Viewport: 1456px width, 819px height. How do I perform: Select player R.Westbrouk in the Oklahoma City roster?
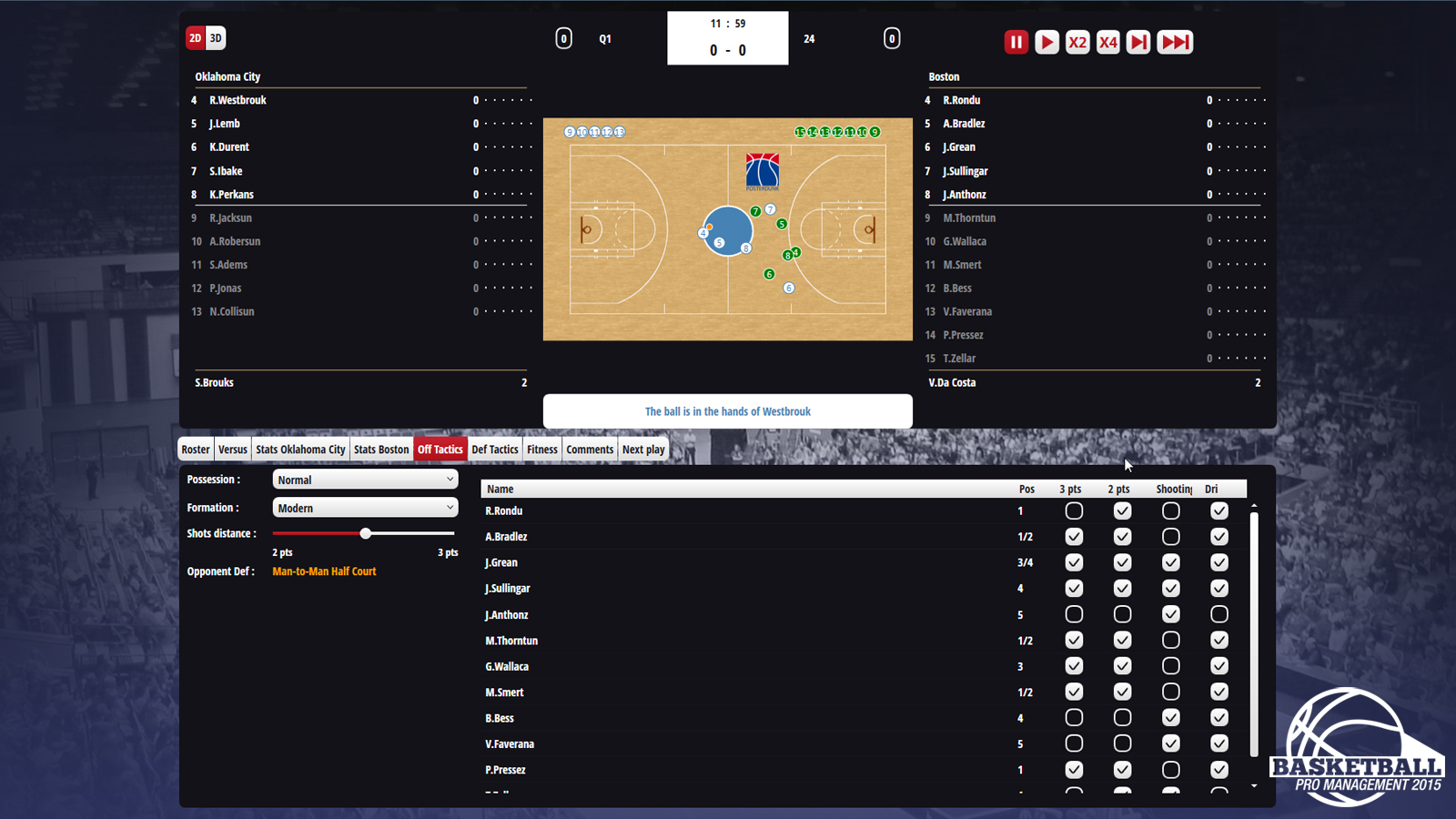tap(238, 100)
